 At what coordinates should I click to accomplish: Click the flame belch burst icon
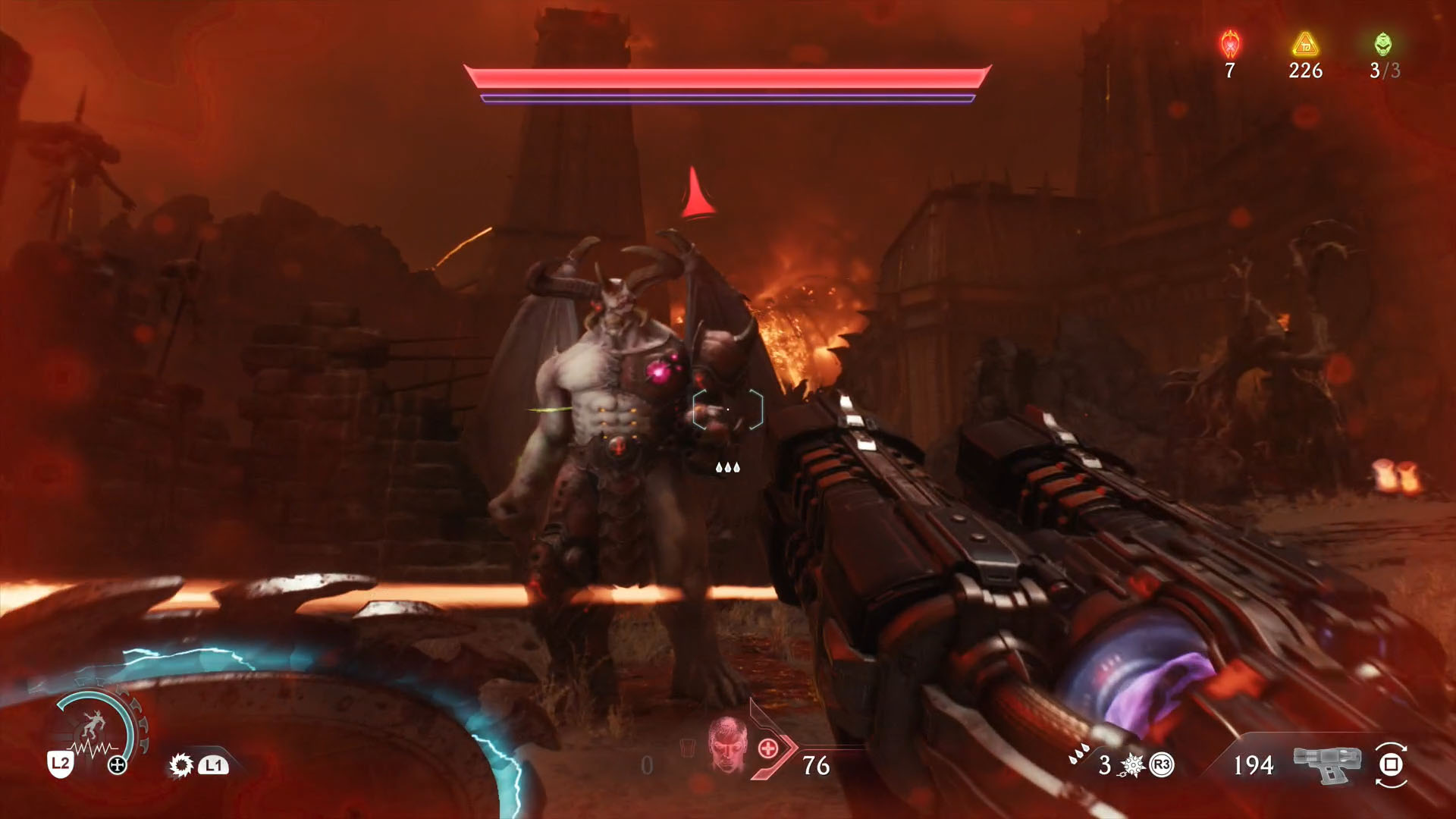pyautogui.click(x=180, y=765)
